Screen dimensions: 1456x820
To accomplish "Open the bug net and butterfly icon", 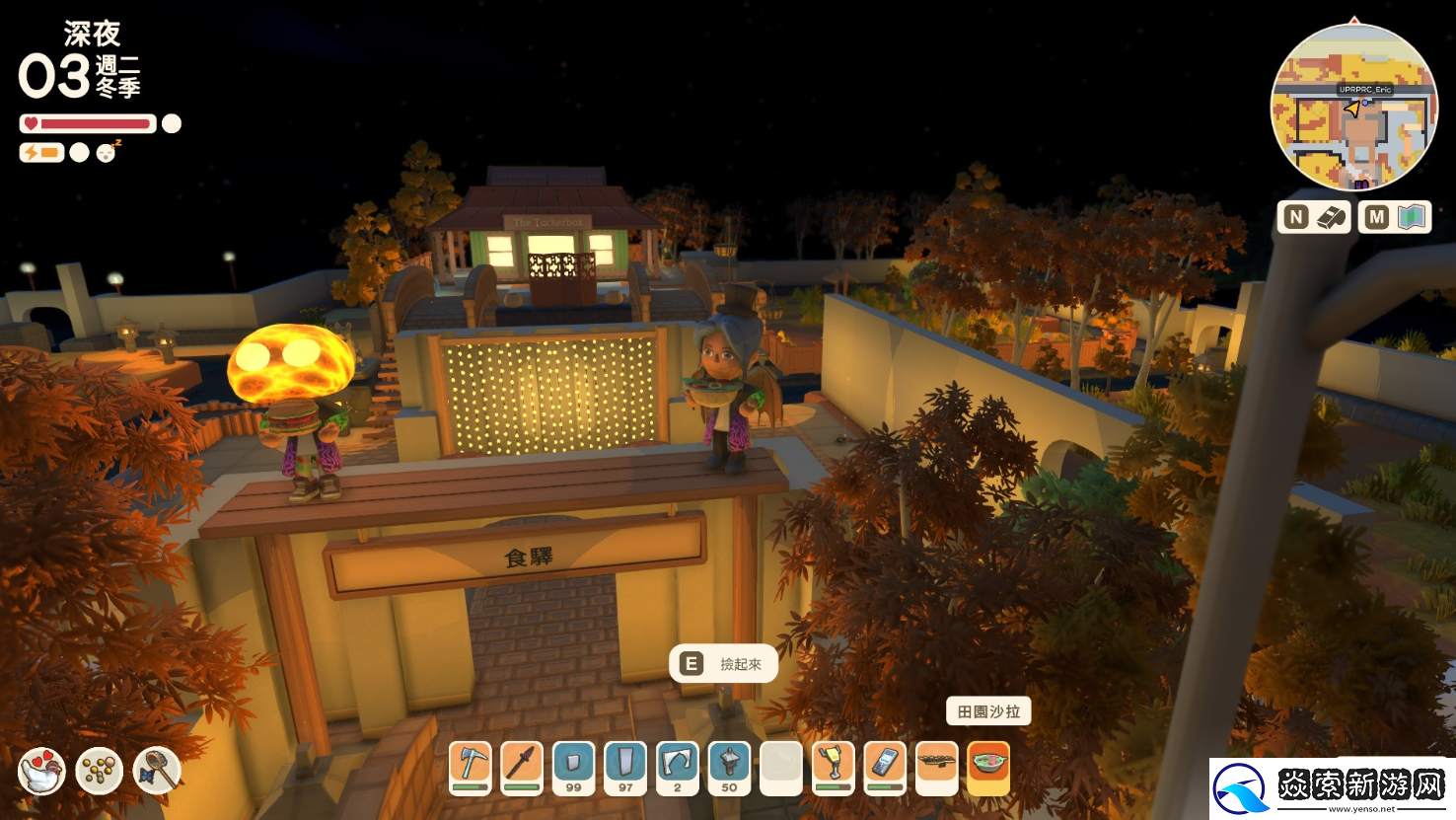I will (x=157, y=771).
